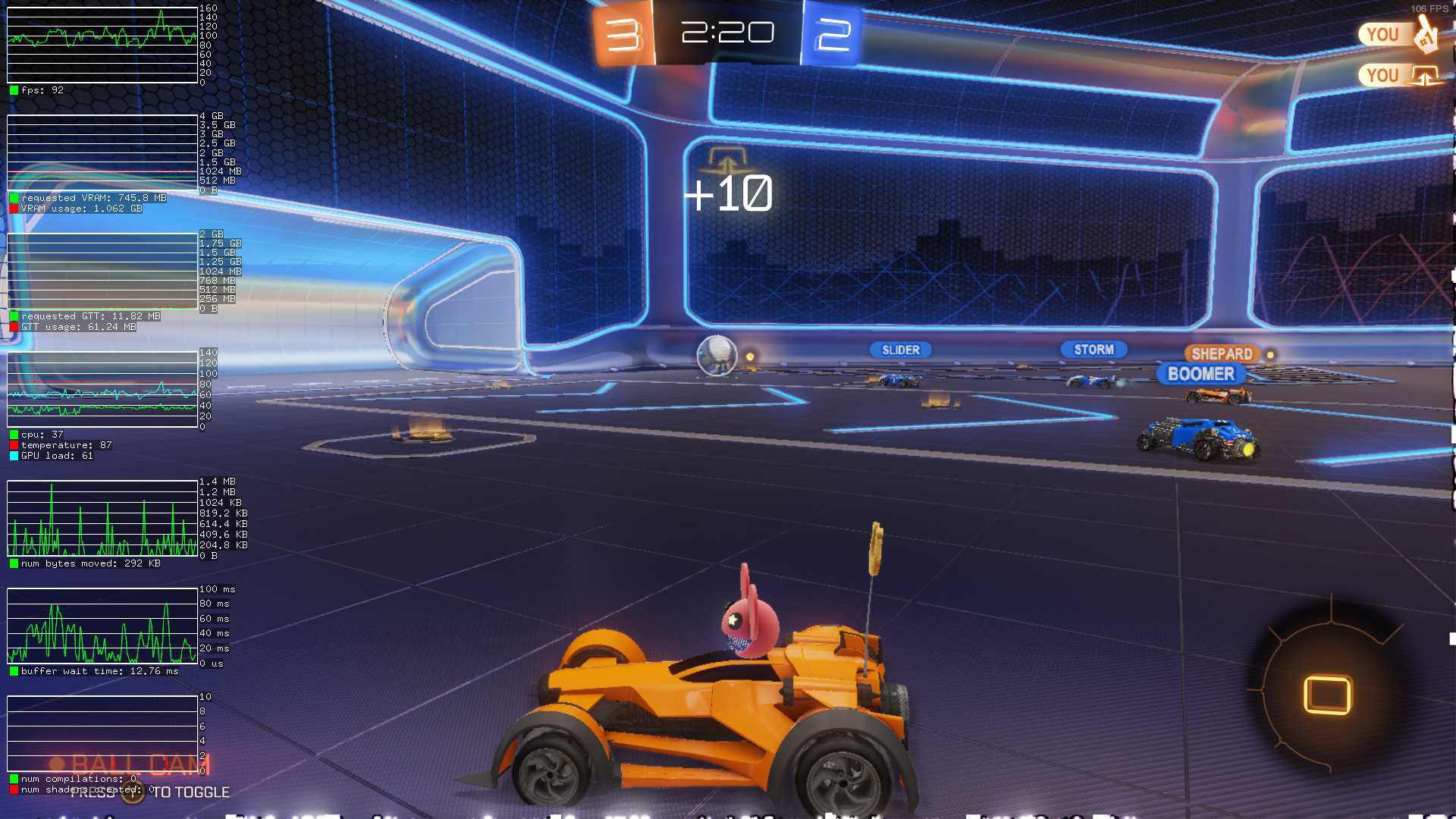Select the STORM player nameplate

click(1094, 350)
